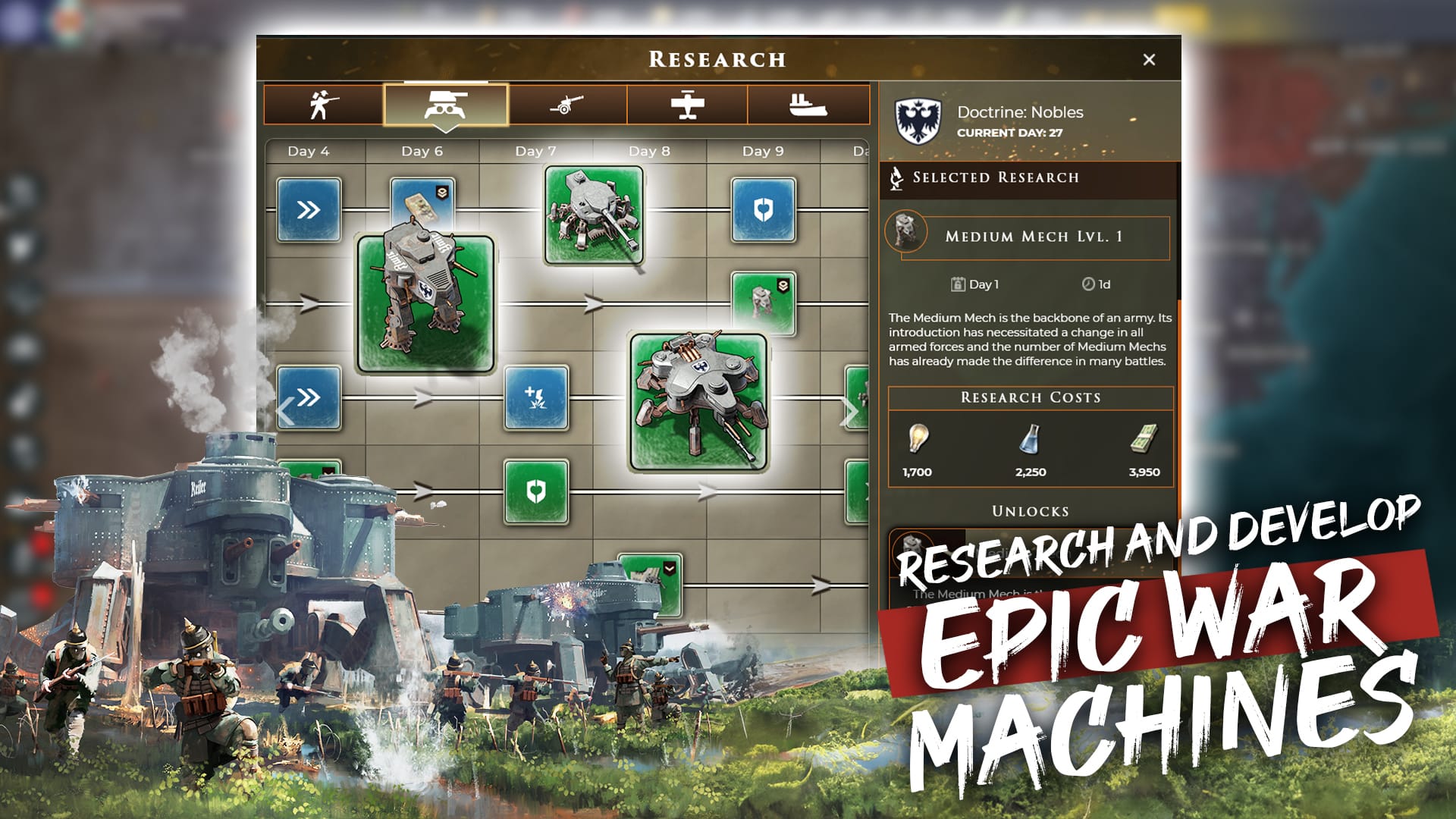1456x819 pixels.
Task: Expand the Unlocks section
Action: [x=1031, y=511]
